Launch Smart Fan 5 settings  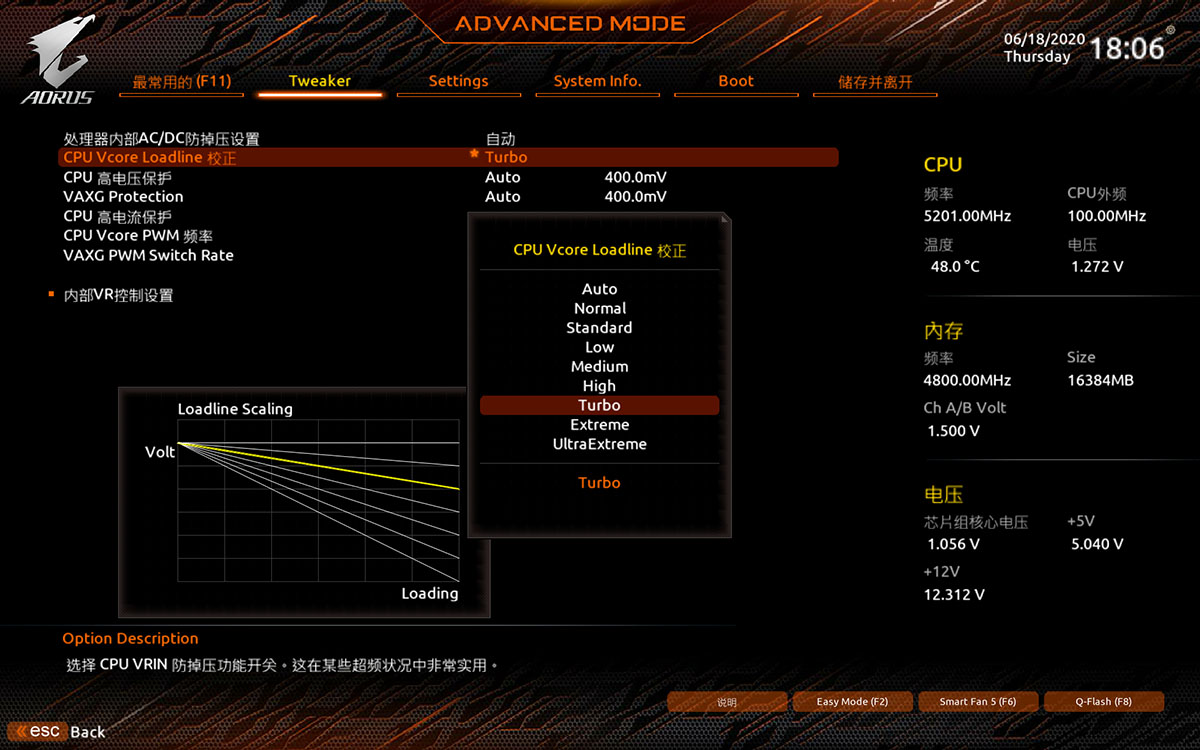(977, 702)
